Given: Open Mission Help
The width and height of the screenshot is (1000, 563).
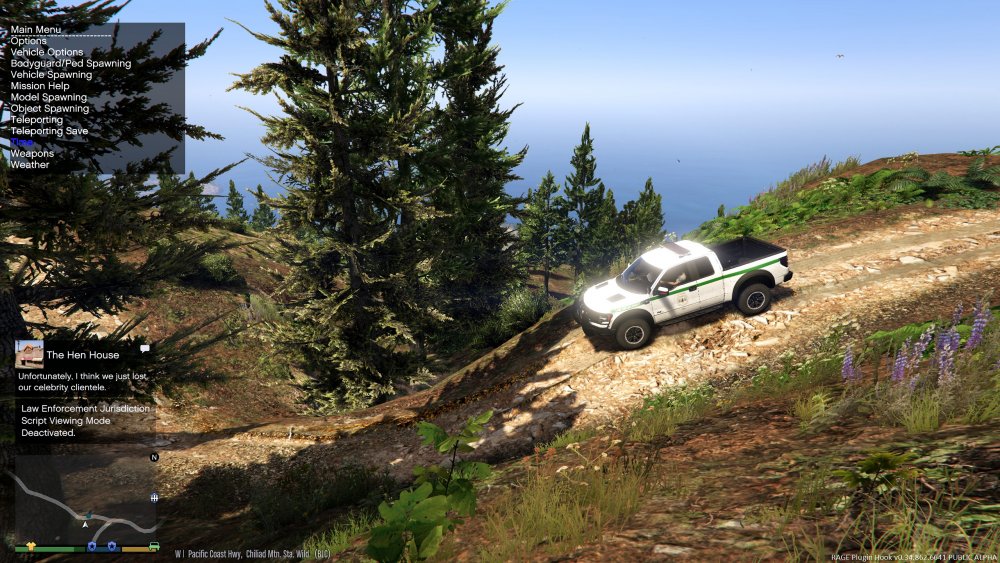Looking at the screenshot, I should [x=40, y=86].
